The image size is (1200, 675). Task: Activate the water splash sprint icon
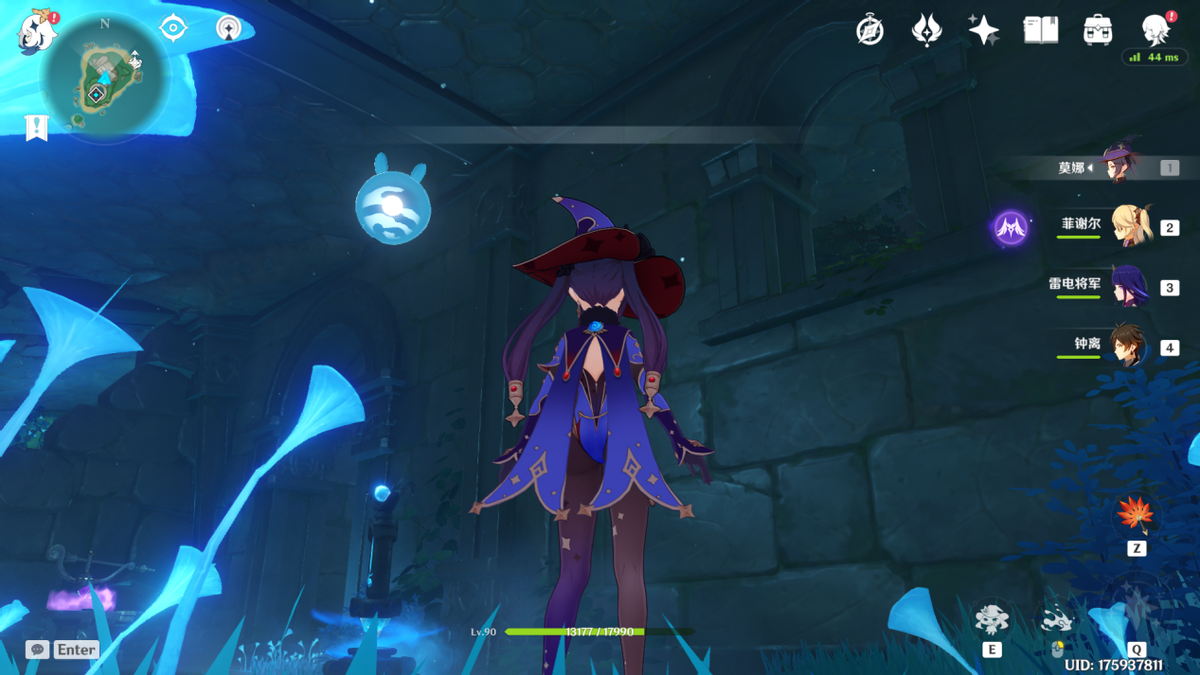click(x=1057, y=622)
